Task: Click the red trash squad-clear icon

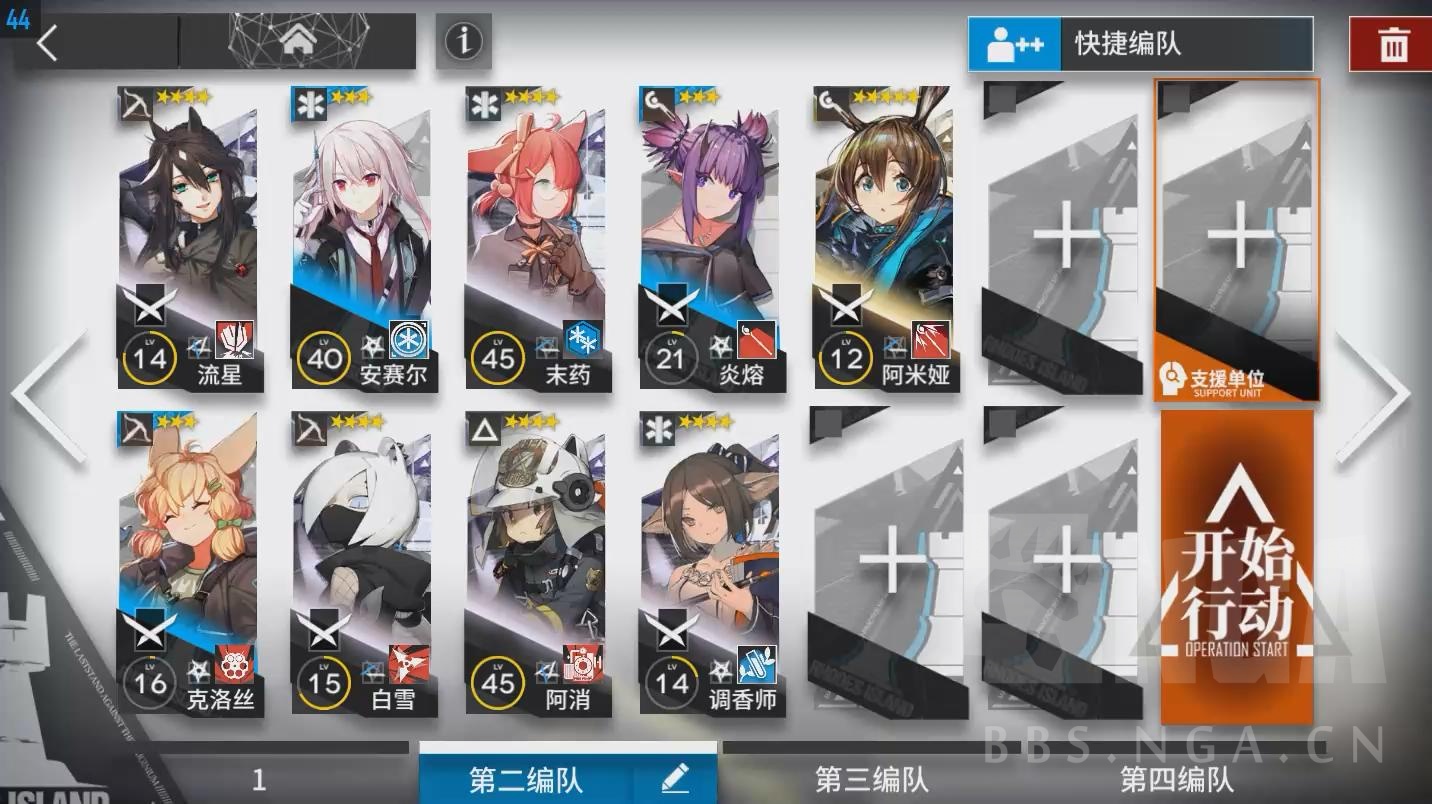Action: click(x=1394, y=44)
